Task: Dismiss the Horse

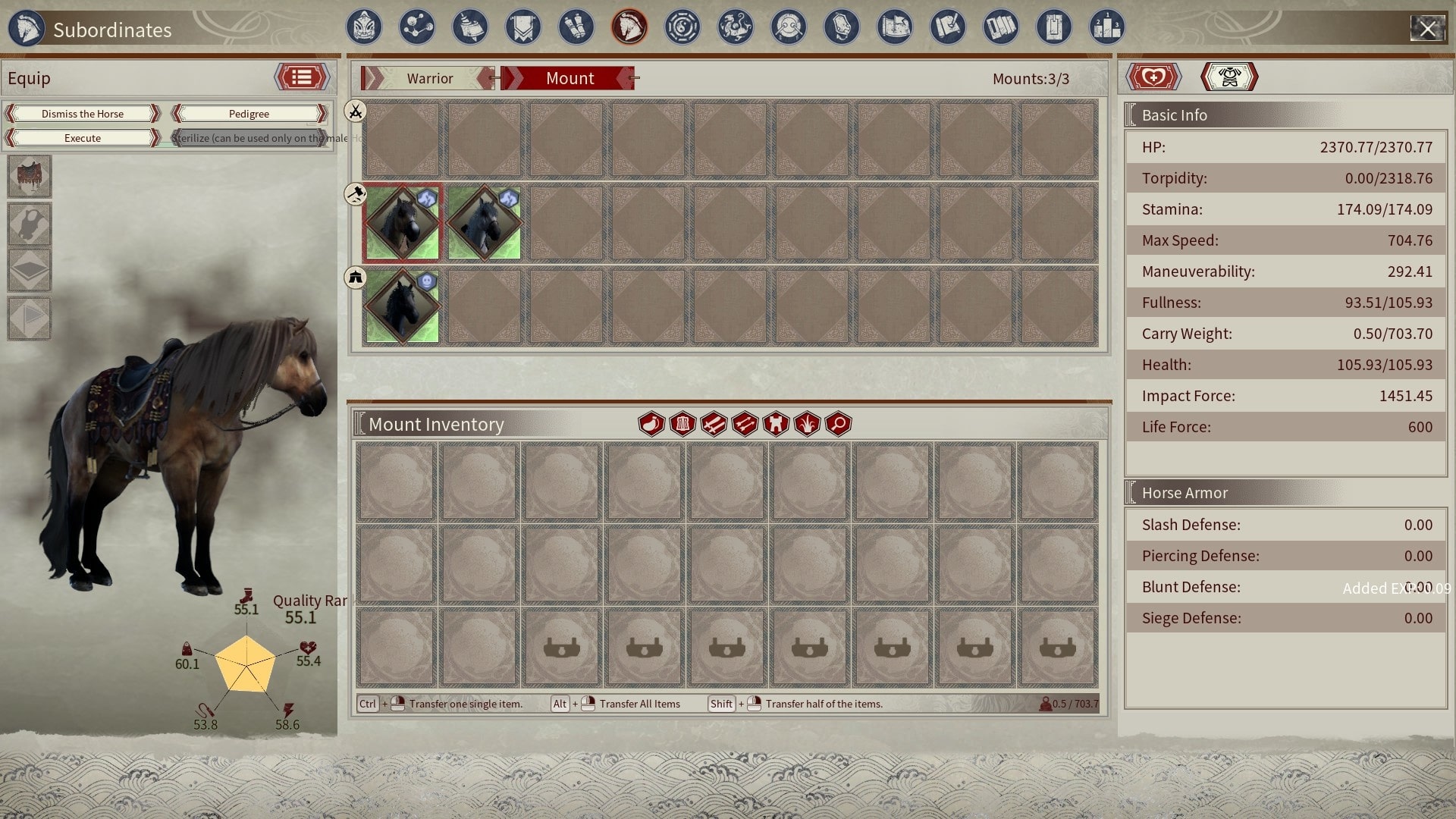Action: click(83, 114)
